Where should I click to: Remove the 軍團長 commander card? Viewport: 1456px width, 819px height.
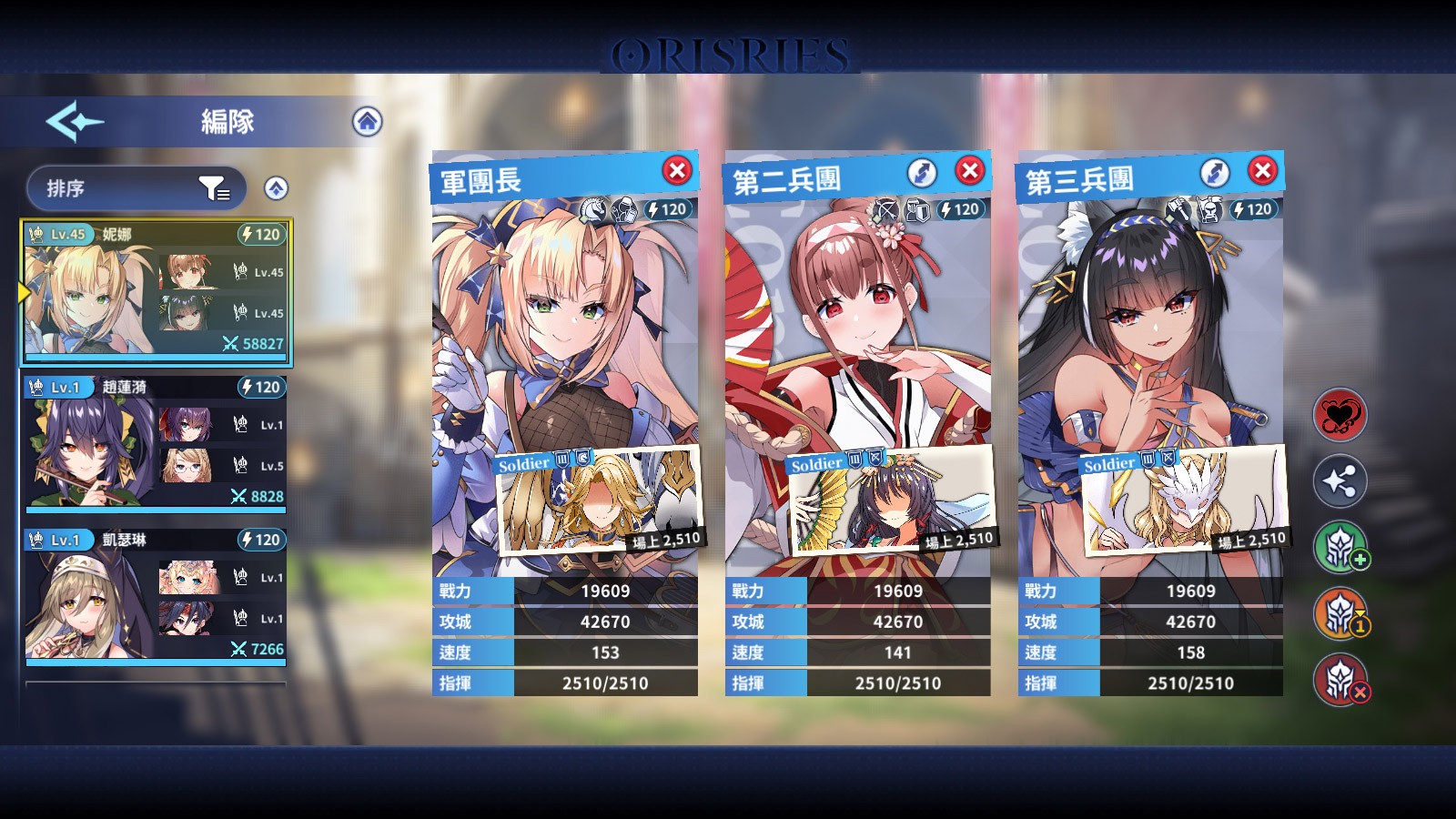pyautogui.click(x=676, y=170)
